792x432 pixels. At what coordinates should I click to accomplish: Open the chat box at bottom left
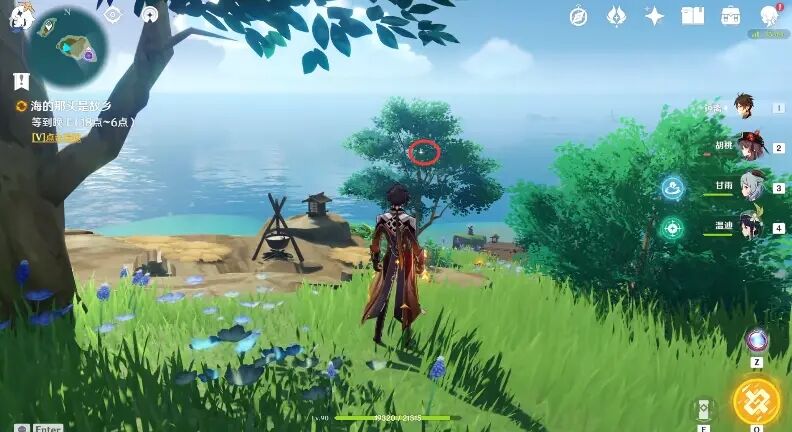tap(22, 426)
